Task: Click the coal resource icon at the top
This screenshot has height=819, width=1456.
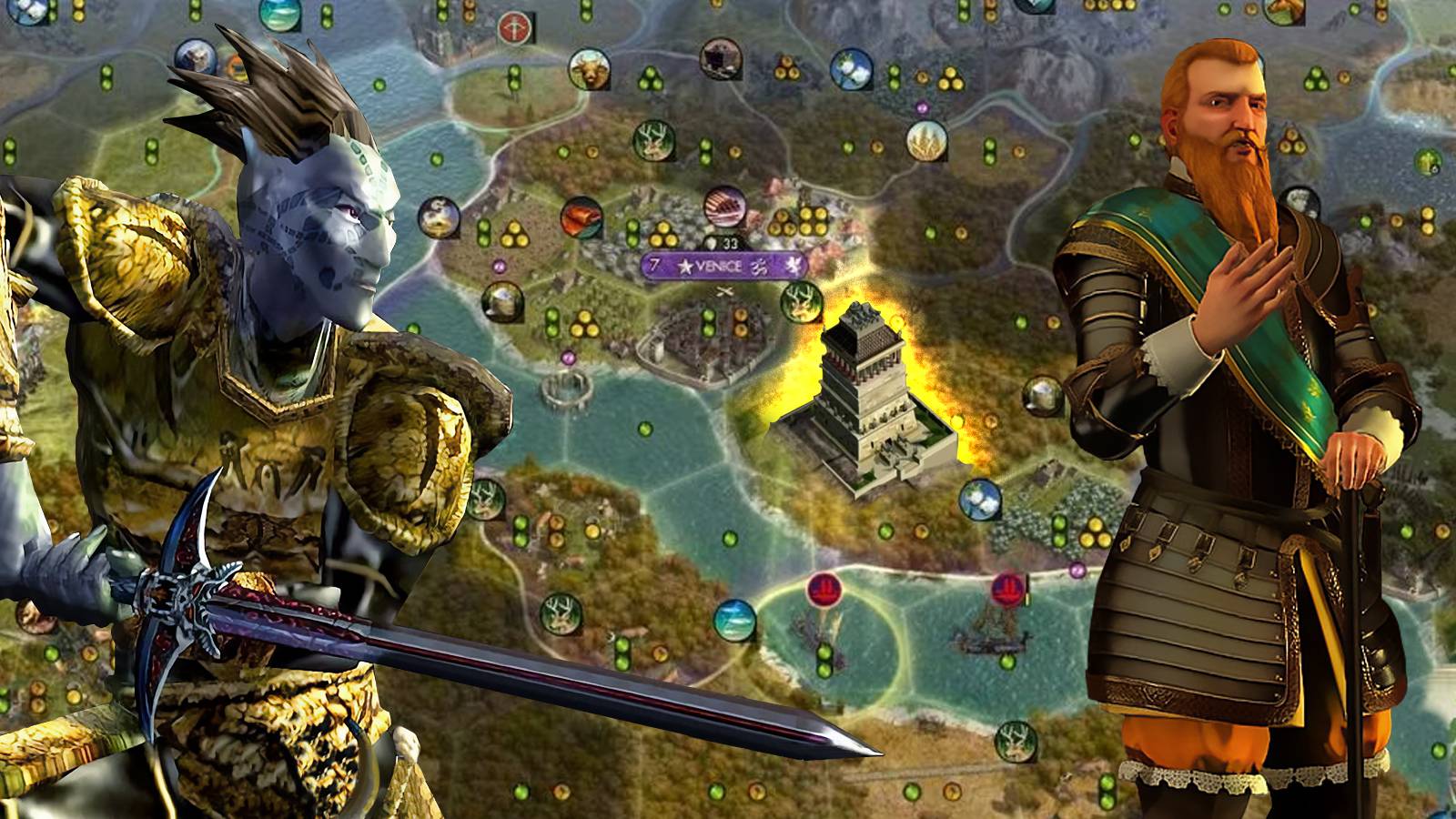Action: [719, 58]
